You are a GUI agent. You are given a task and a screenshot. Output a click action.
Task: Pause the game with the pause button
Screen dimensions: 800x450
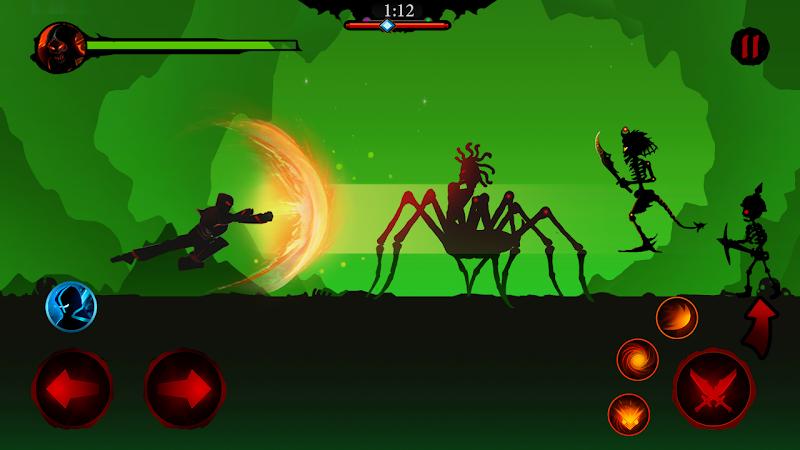[x=749, y=46]
